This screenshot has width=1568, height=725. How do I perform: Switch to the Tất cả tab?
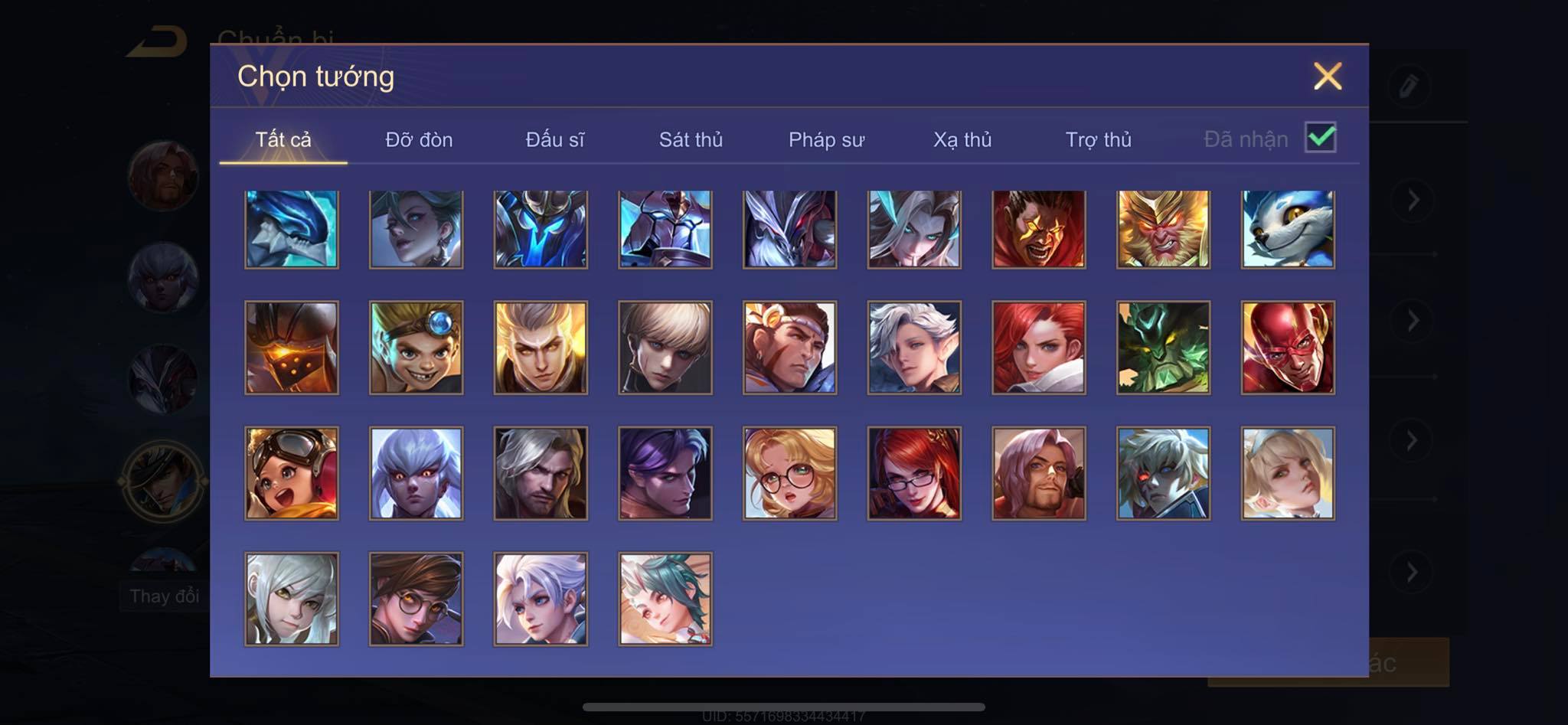pos(283,139)
